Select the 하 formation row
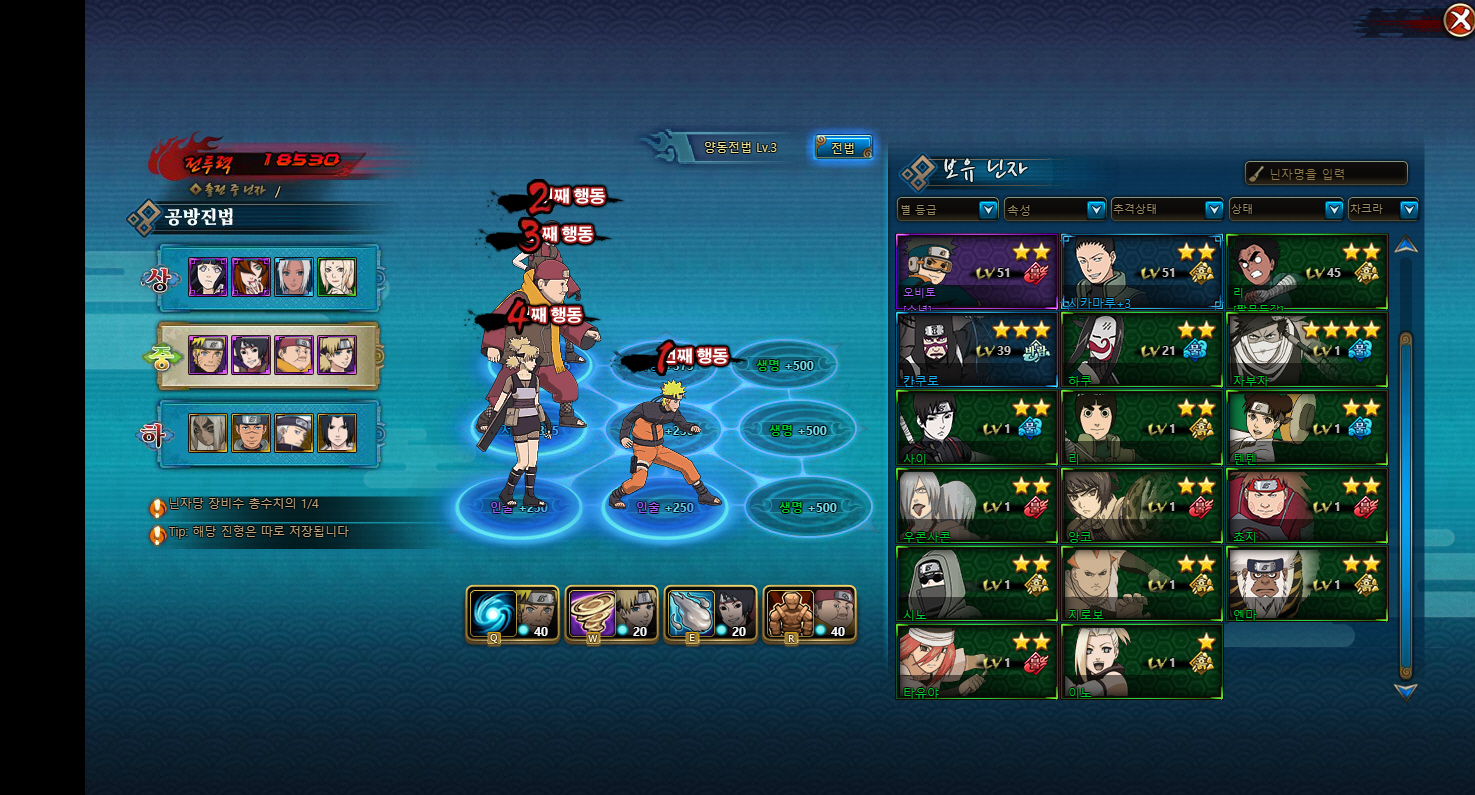1475x795 pixels. [270, 433]
